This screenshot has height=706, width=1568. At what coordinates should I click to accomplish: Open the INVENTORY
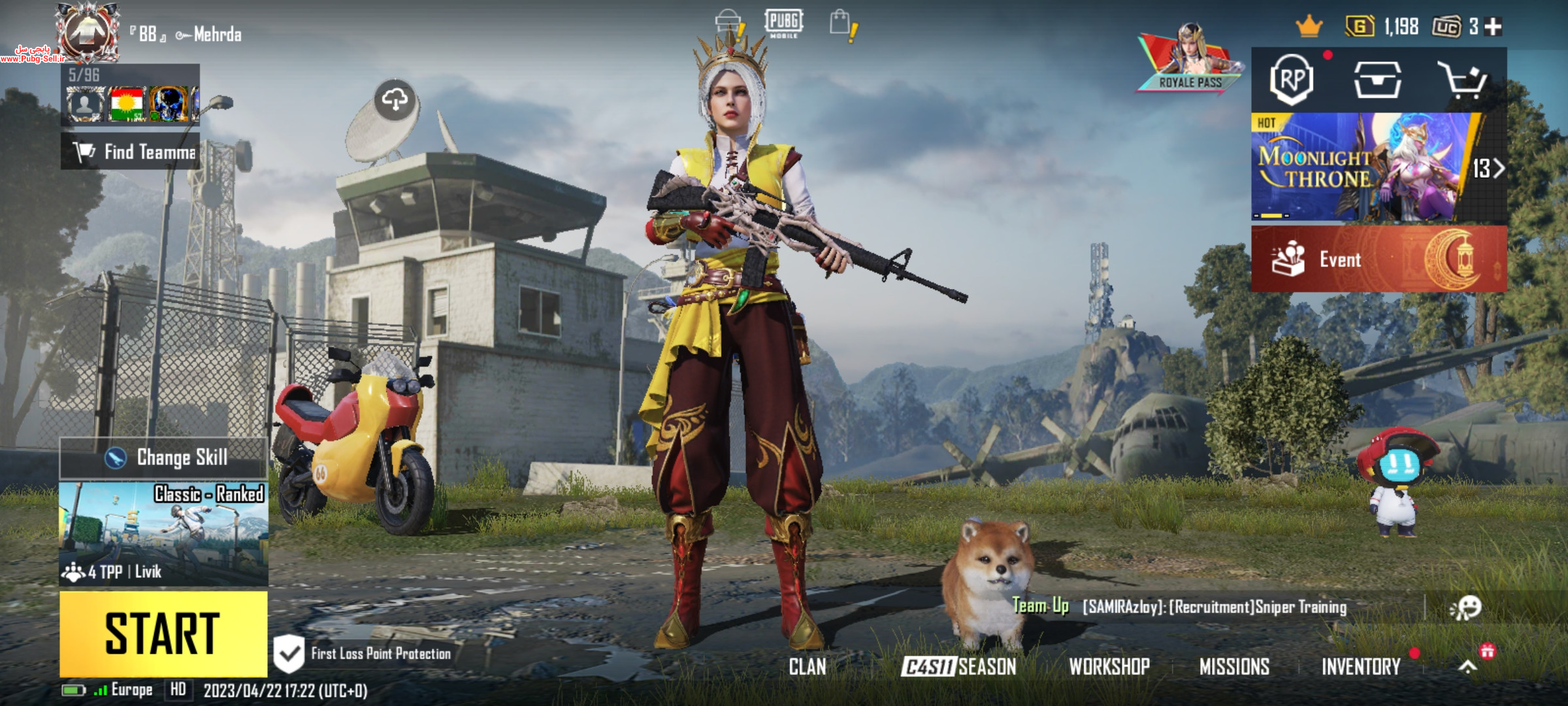tap(1361, 667)
